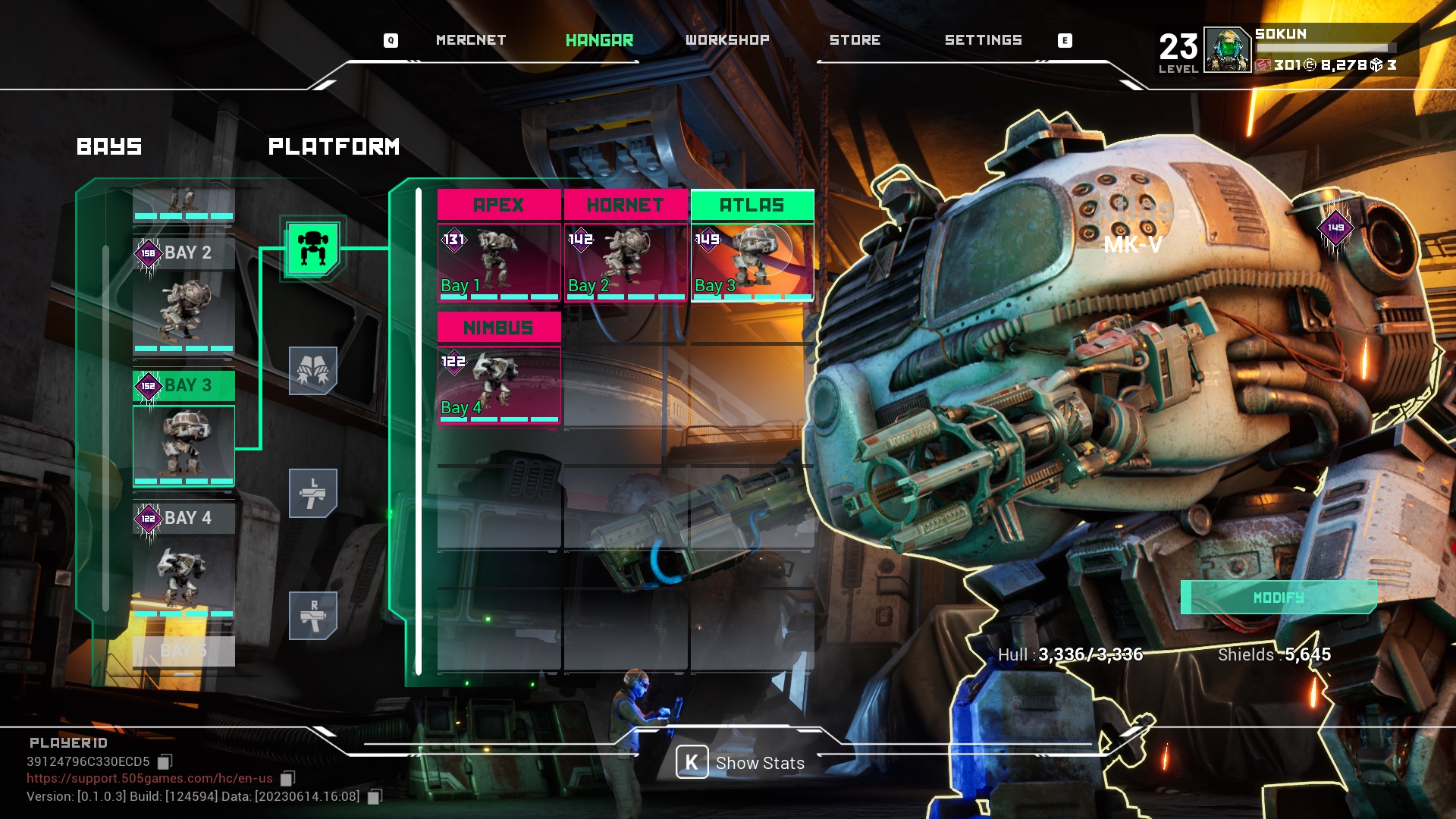Copy the Player ID to clipboard
Screen dimensions: 1456x819
[165, 761]
